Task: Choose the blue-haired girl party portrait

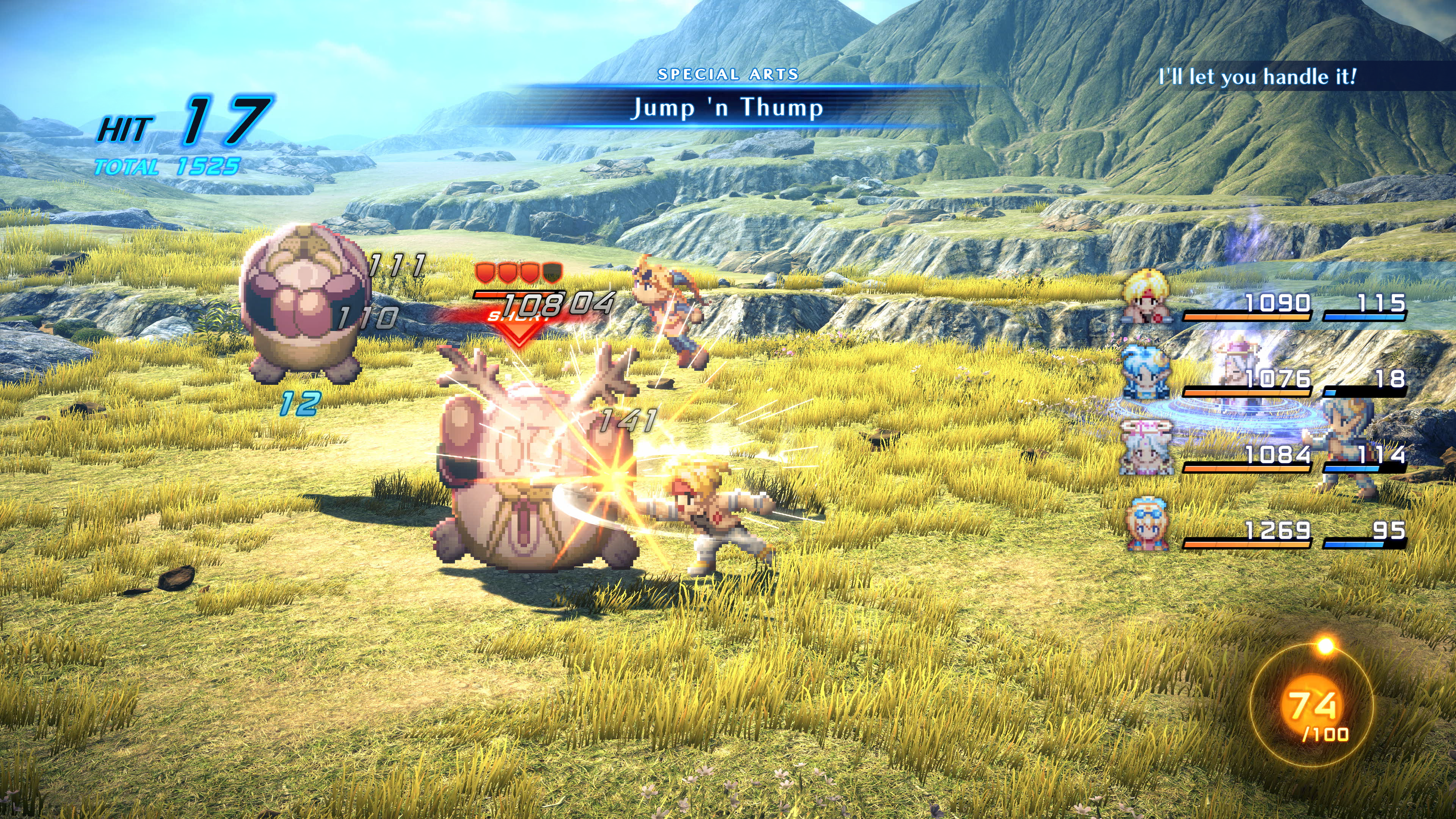Action: (x=1145, y=373)
